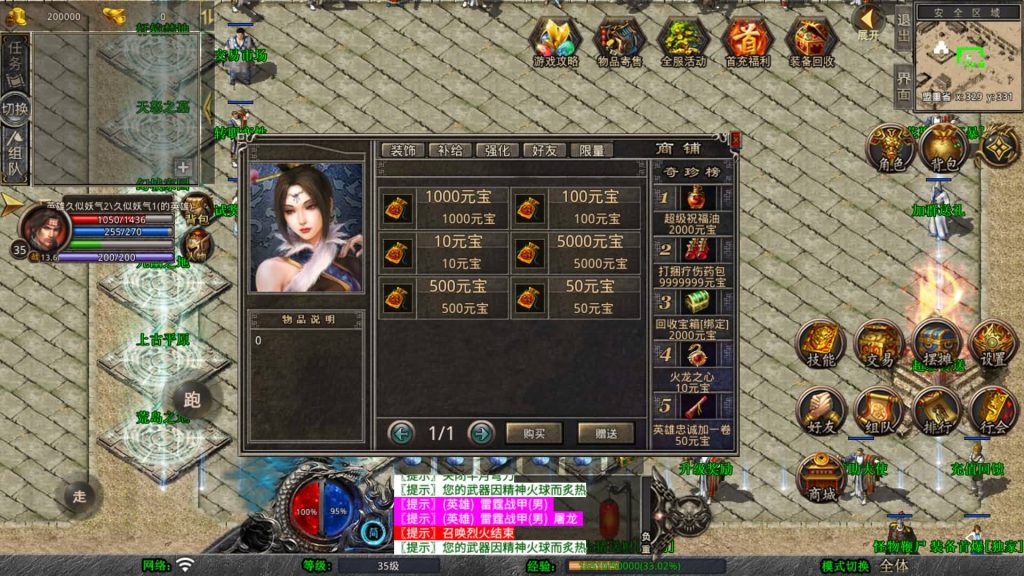Open the 装备回收 equipment recycle icon
1024x576 pixels.
click(x=811, y=41)
